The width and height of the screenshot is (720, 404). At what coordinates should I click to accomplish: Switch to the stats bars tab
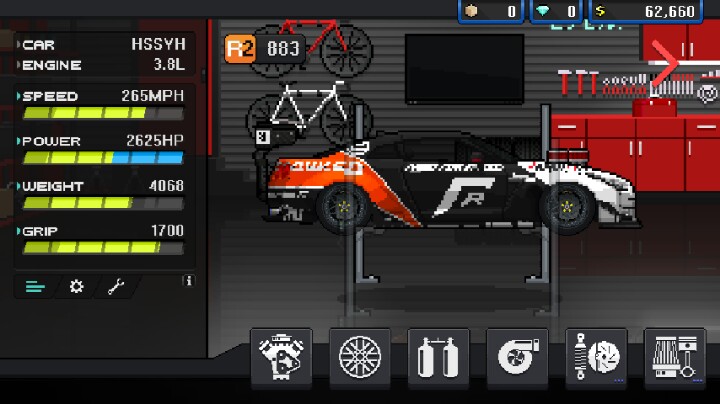point(35,287)
